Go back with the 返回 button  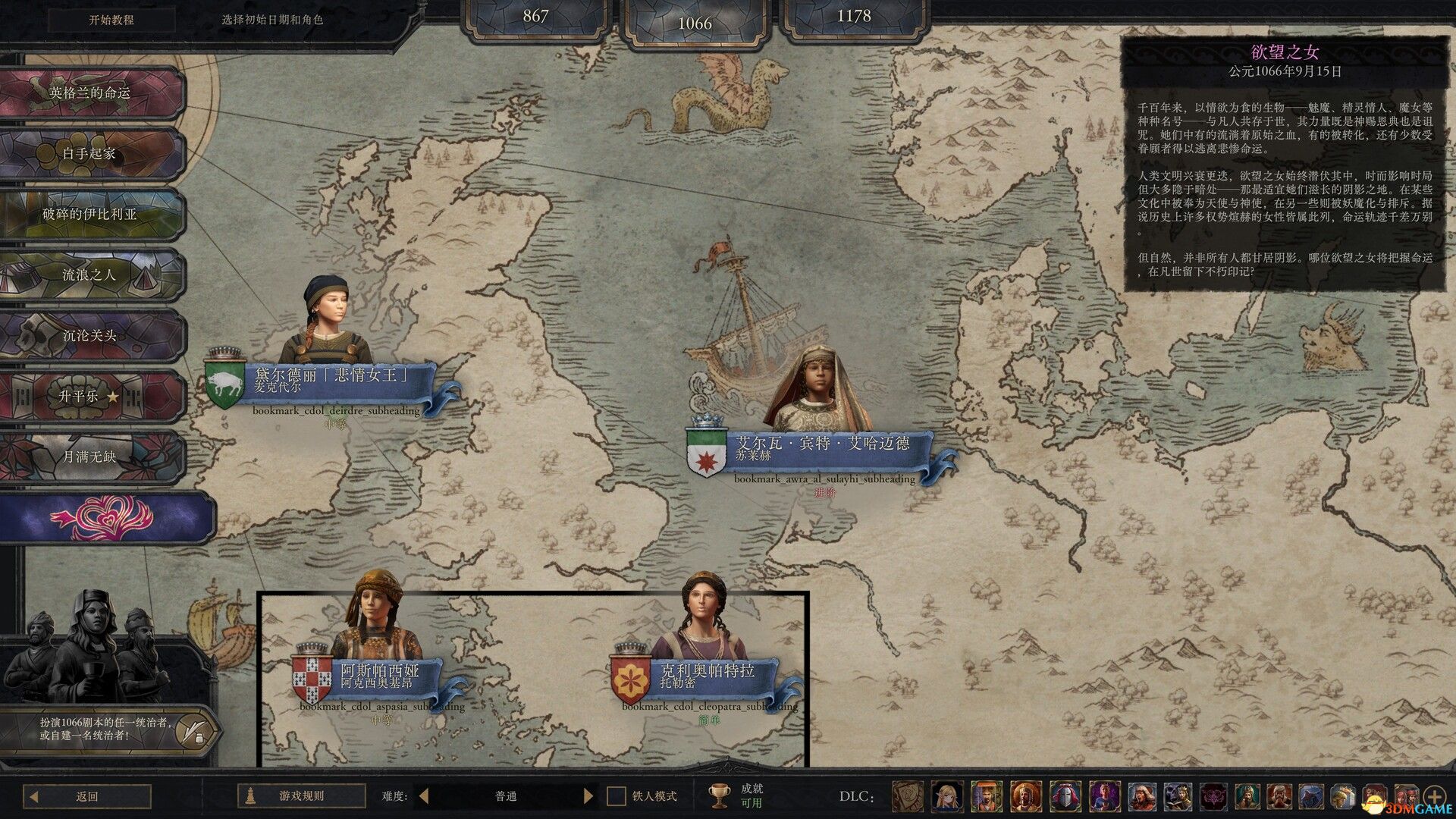[x=87, y=796]
